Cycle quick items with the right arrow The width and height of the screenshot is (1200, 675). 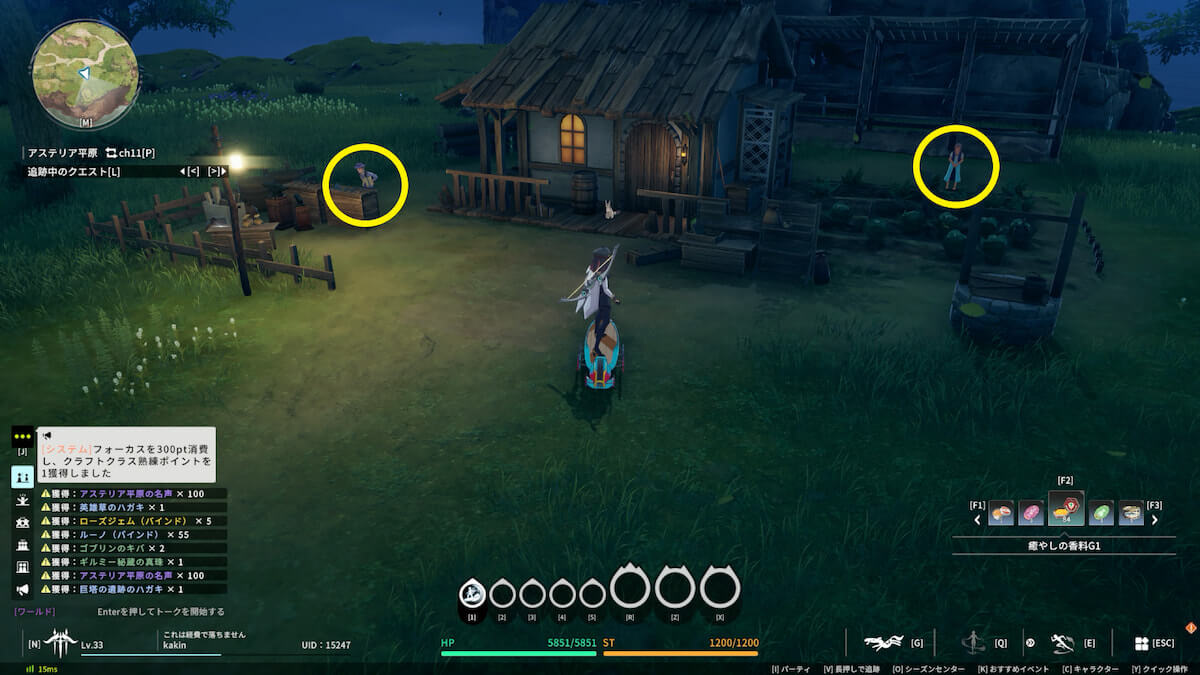click(x=1154, y=520)
